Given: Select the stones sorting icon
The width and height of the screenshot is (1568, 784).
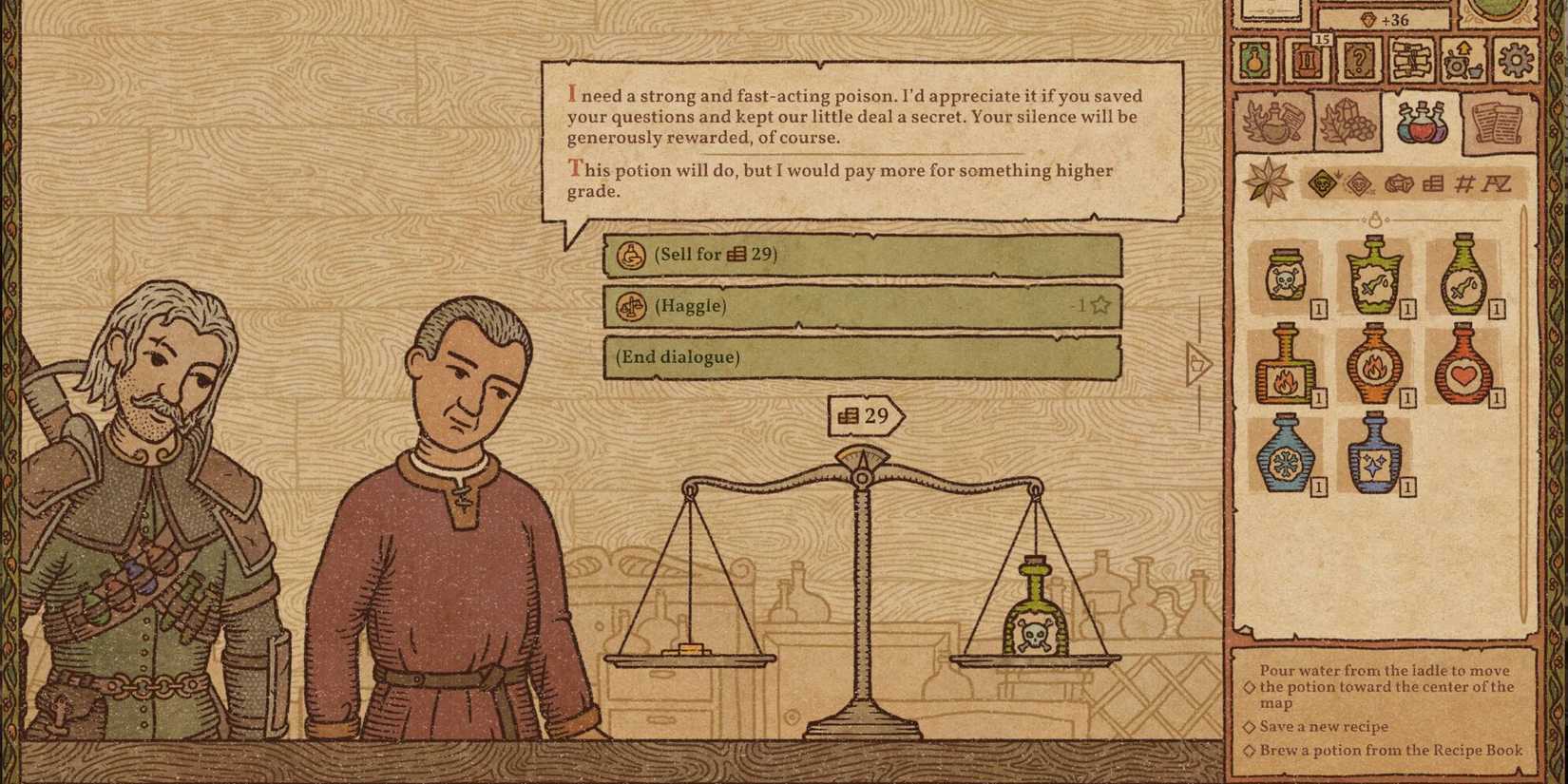Looking at the screenshot, I should 1398,182.
